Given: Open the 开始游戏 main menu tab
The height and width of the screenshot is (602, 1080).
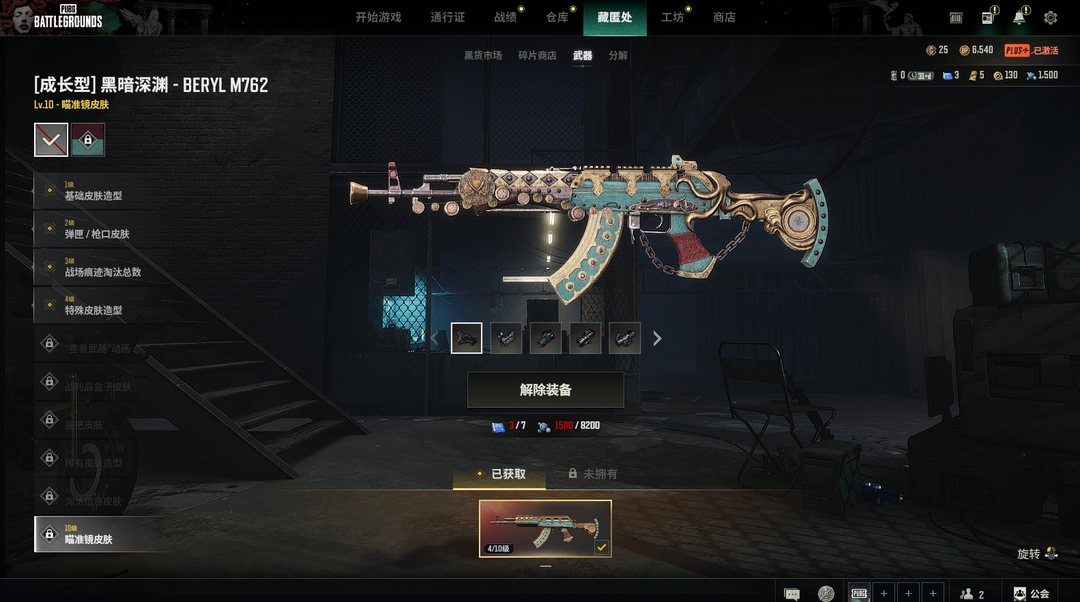Looking at the screenshot, I should click(378, 17).
